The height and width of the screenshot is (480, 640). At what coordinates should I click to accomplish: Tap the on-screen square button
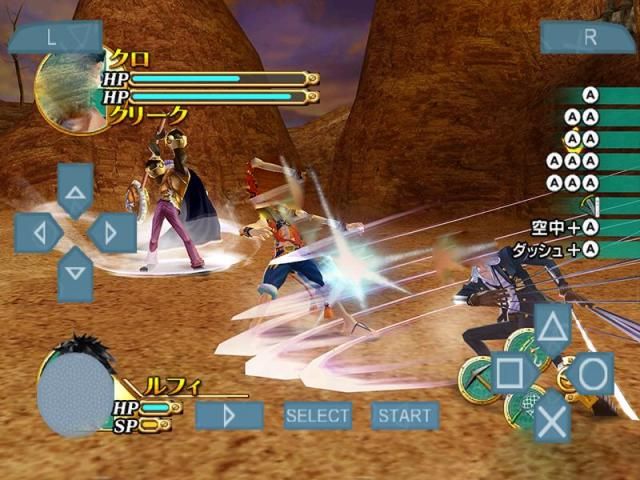coord(509,373)
